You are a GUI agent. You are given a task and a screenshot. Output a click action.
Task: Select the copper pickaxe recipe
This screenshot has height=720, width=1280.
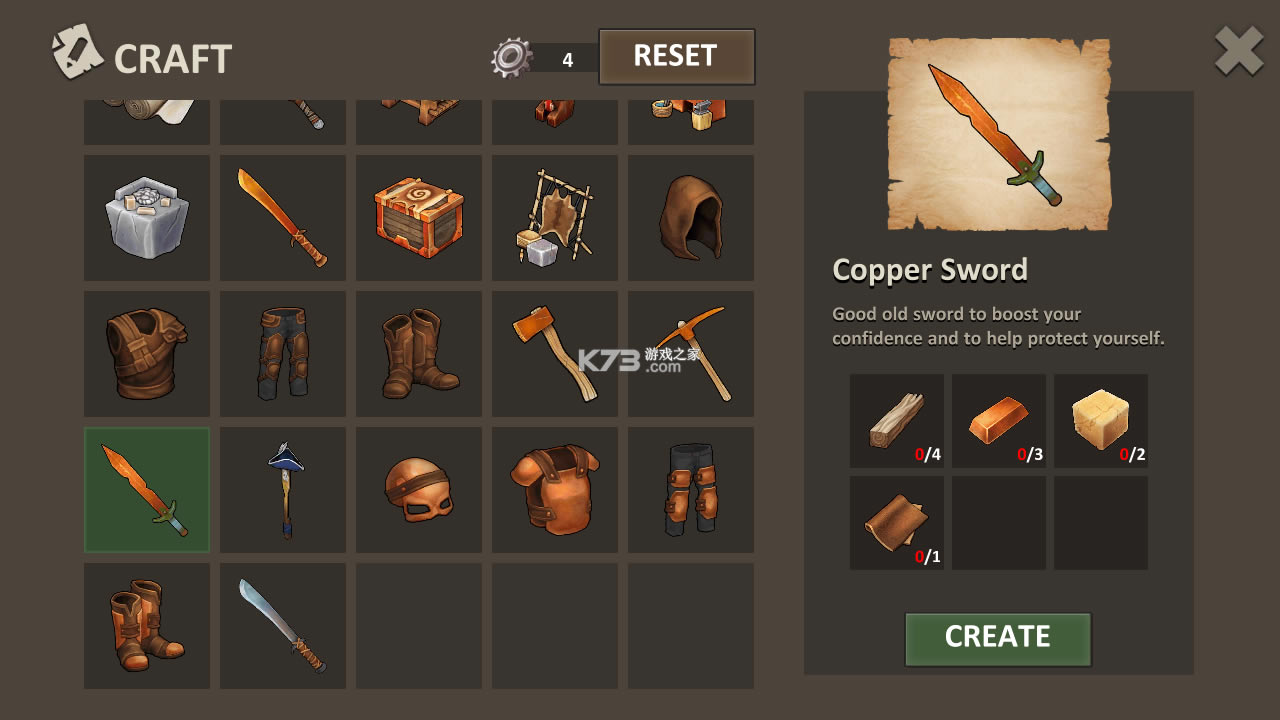(691, 354)
